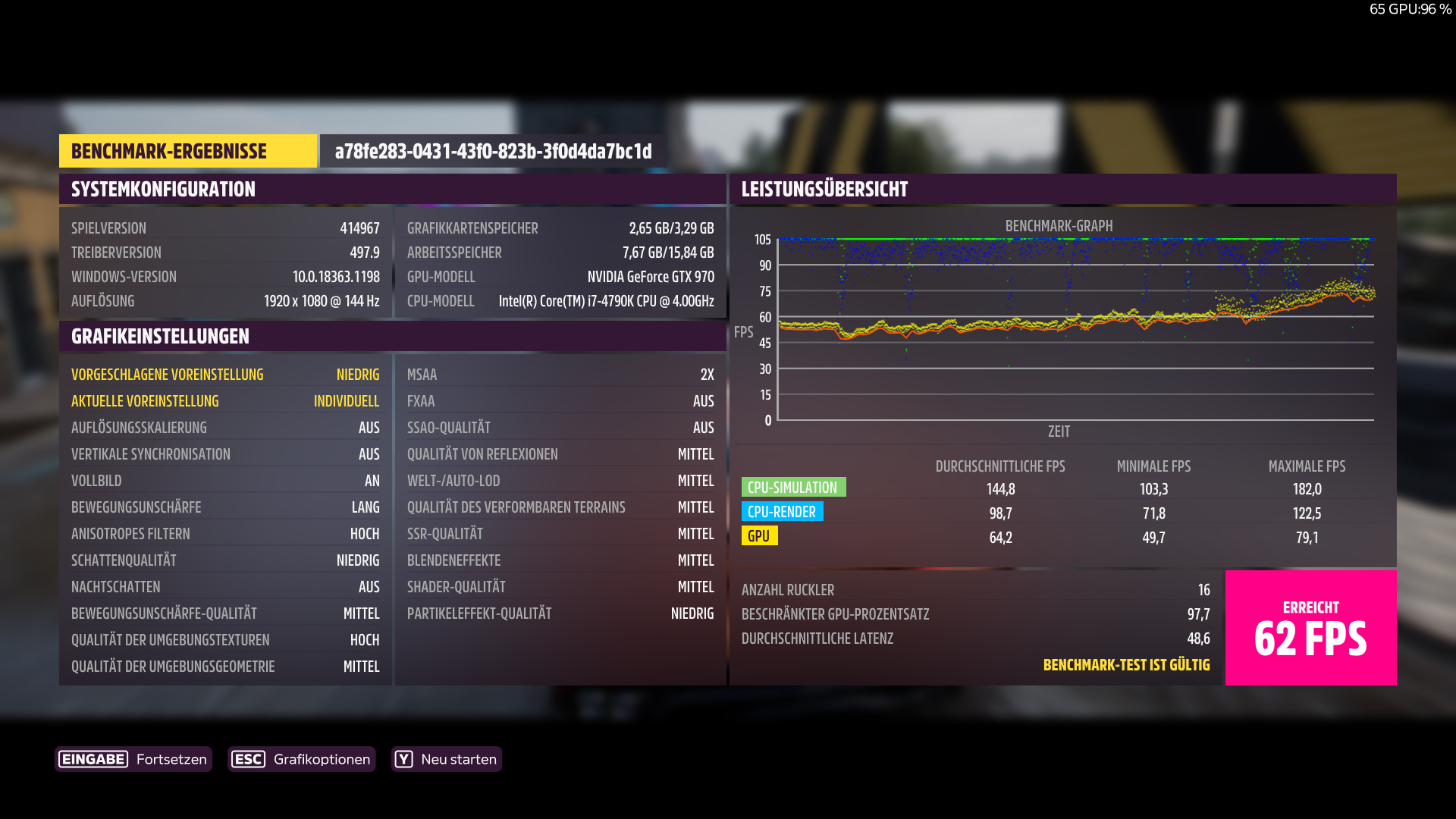
Task: Toggle VERTIKALE SYNCHRONISATION setting
Action: tap(225, 453)
